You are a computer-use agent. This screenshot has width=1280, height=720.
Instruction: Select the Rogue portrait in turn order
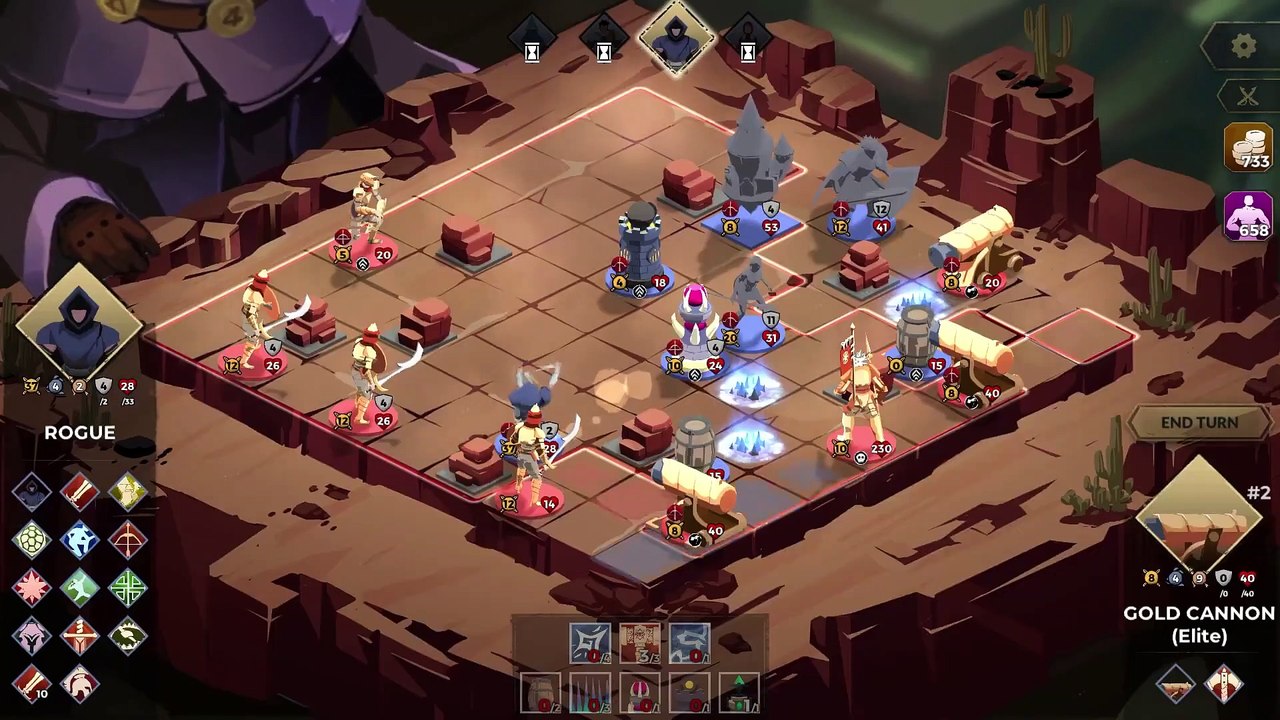(676, 36)
